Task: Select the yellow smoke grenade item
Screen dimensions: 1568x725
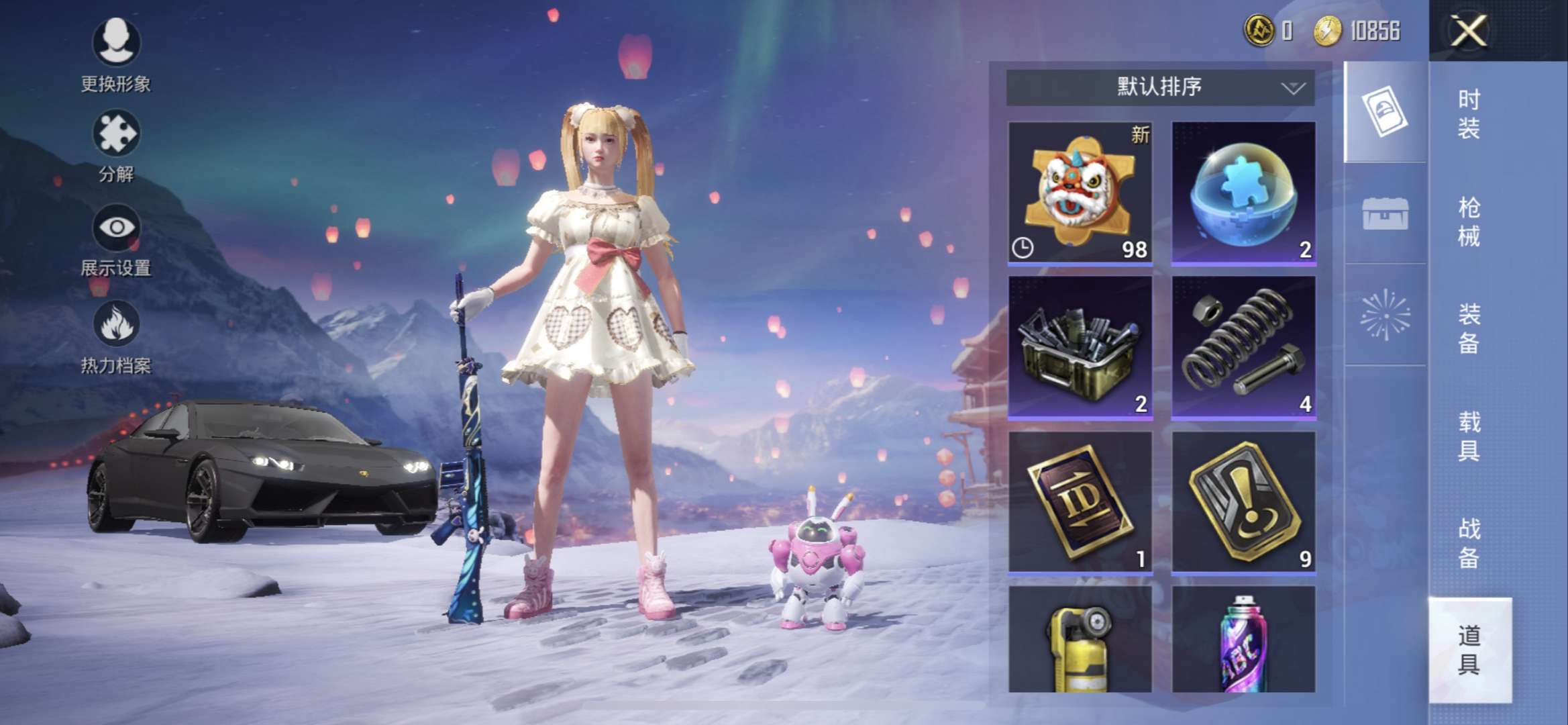Action: coord(1080,640)
